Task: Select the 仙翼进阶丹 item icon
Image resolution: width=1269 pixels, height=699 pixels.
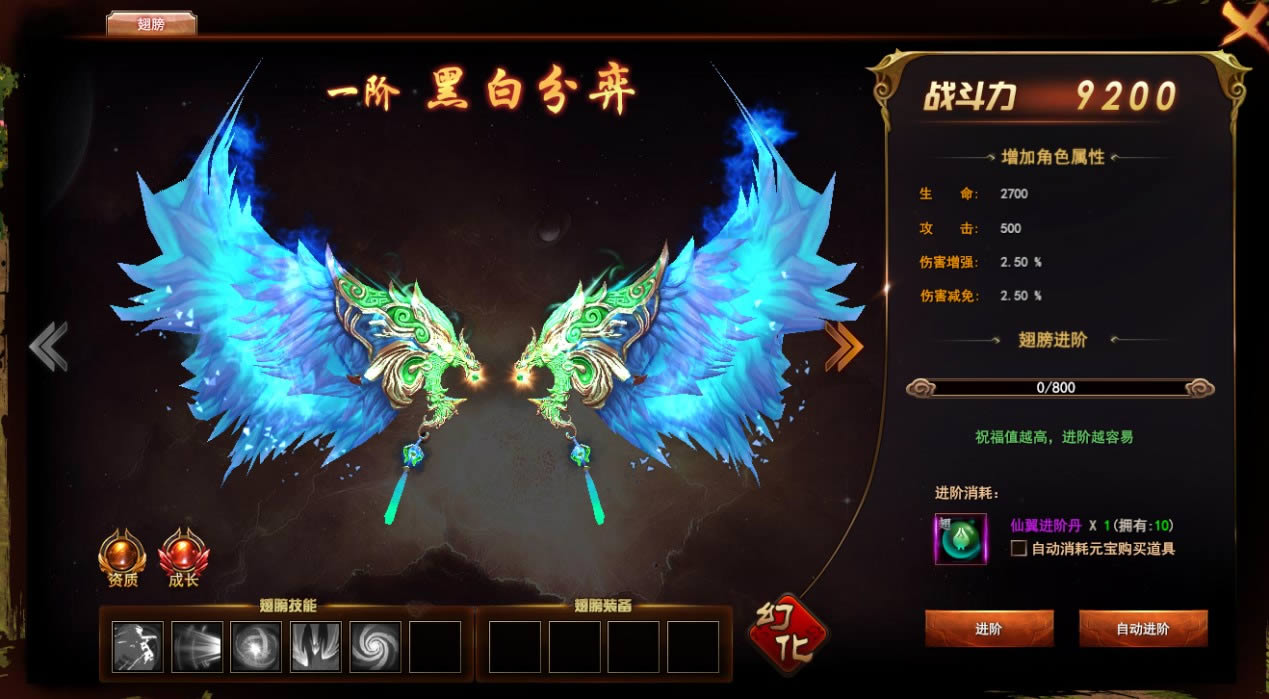Action: pos(960,539)
